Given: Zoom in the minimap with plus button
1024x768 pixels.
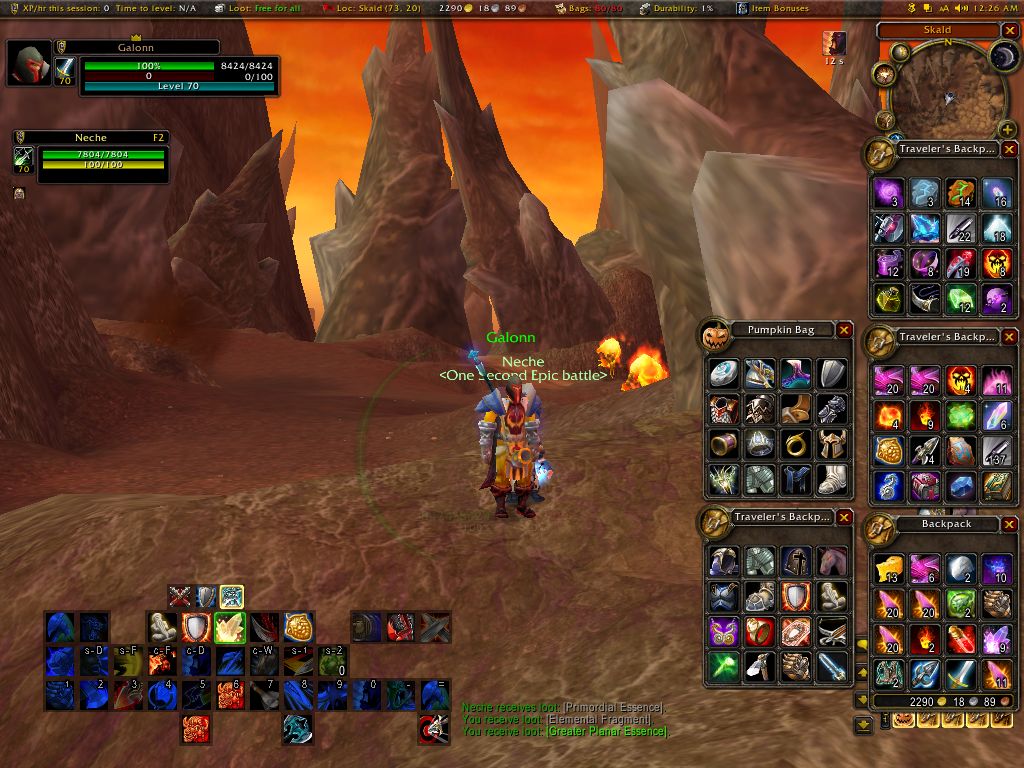Looking at the screenshot, I should point(1007,130).
